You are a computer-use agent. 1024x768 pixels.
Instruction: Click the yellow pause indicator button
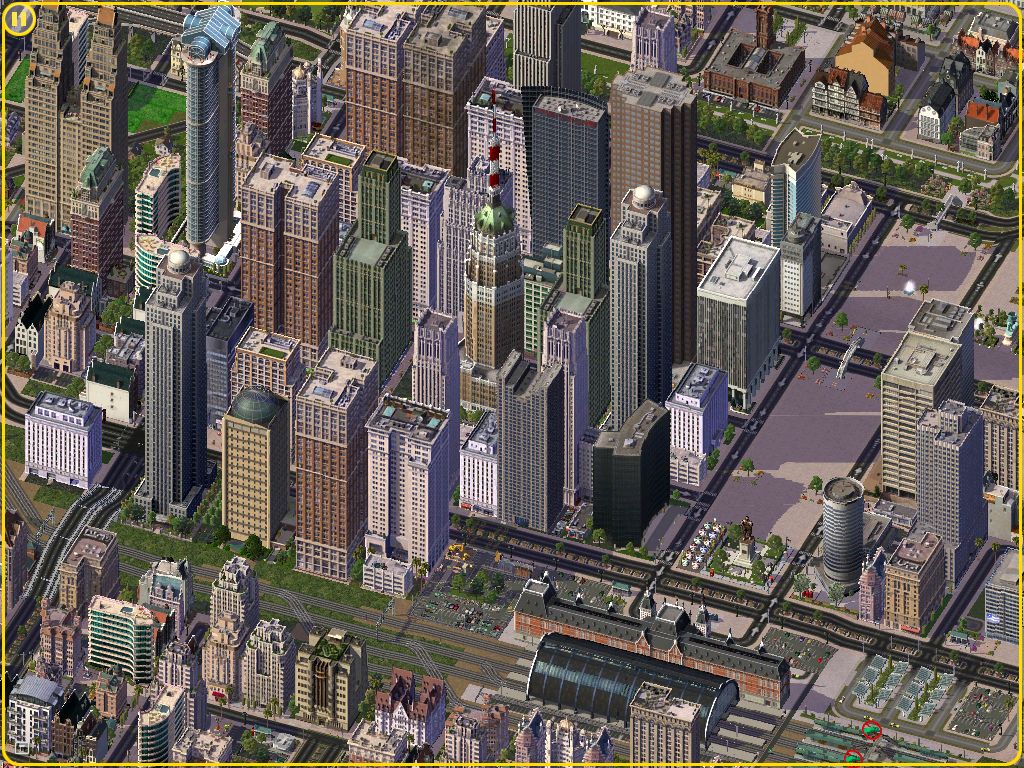[x=20, y=19]
